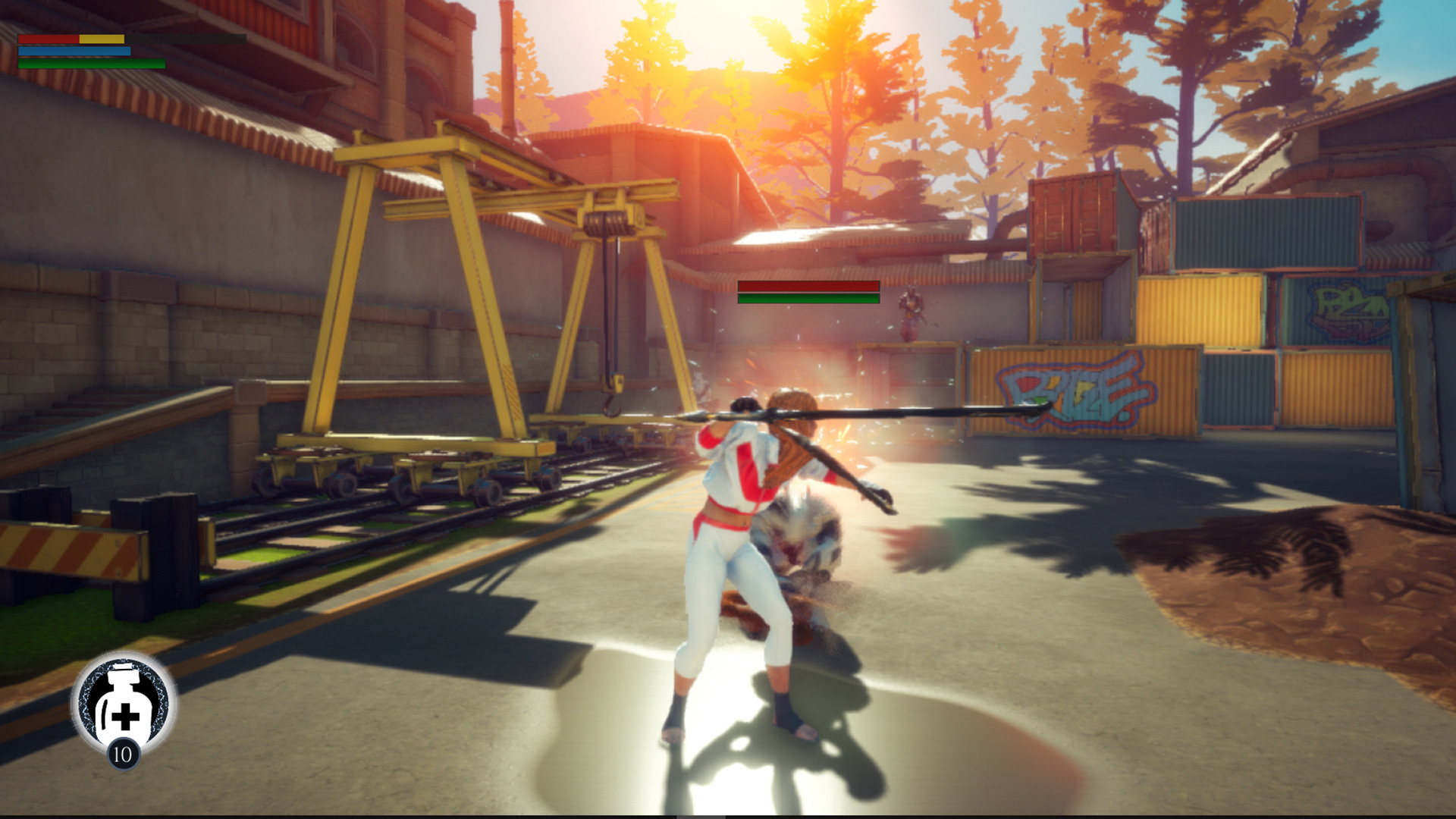Click the pulley block atop the yellow crane

click(607, 220)
